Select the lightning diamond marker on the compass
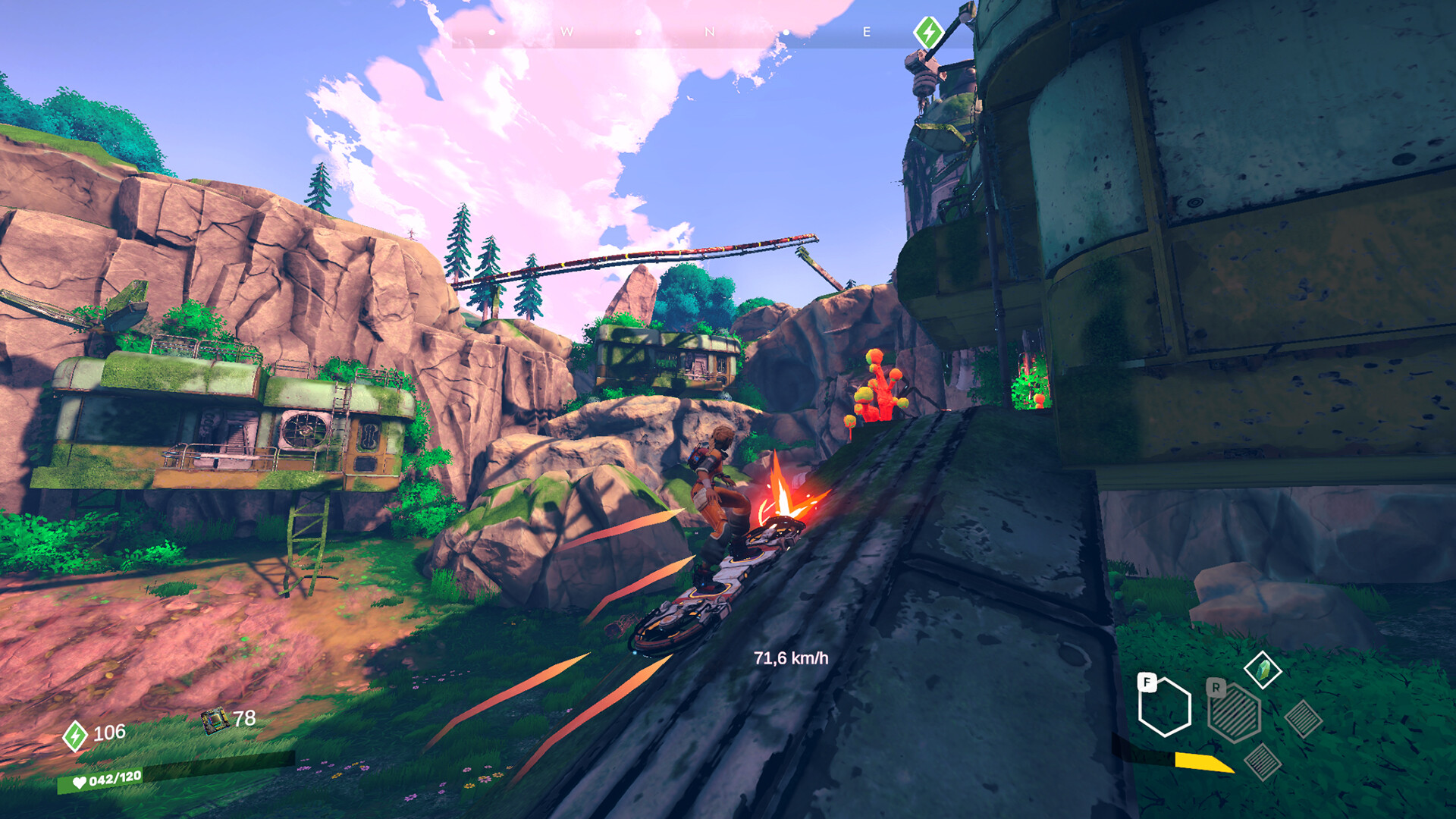Viewport: 1456px width, 819px height. [927, 32]
